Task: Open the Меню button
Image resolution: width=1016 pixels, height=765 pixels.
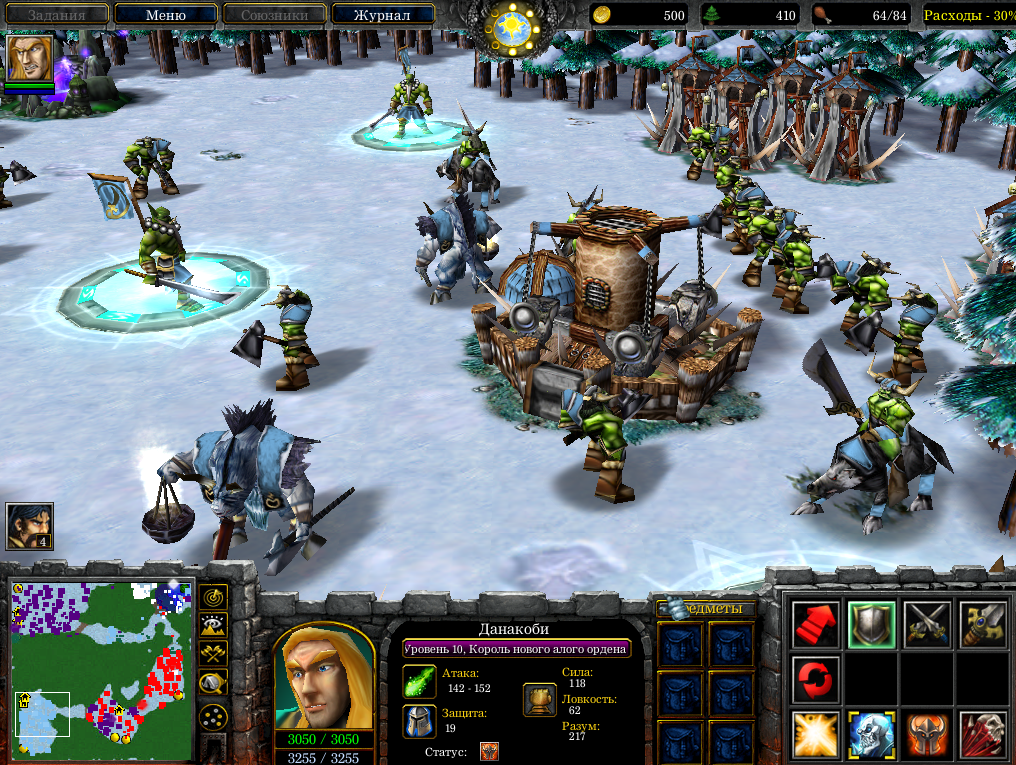Action: pos(165,15)
